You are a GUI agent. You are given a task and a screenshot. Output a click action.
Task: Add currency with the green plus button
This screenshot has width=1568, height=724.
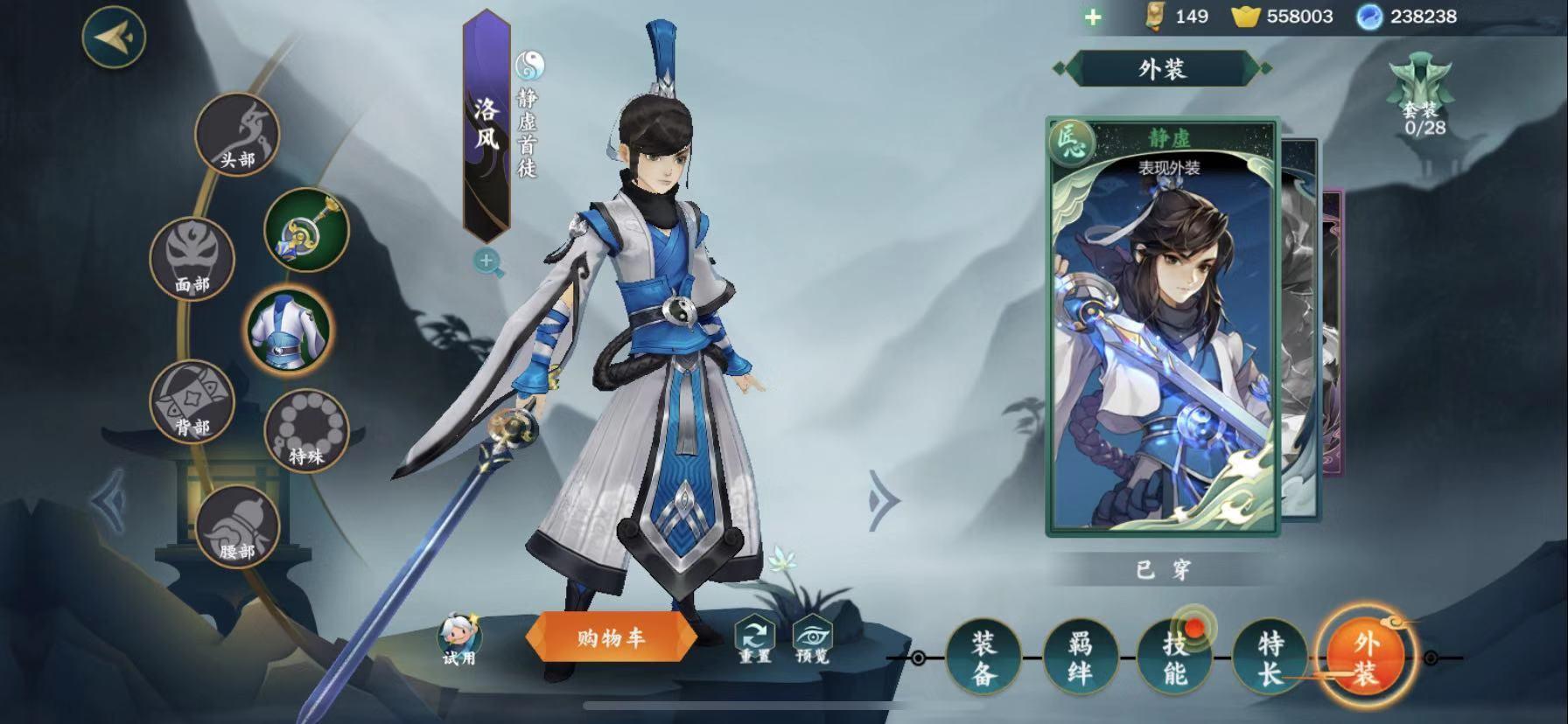(x=1093, y=17)
